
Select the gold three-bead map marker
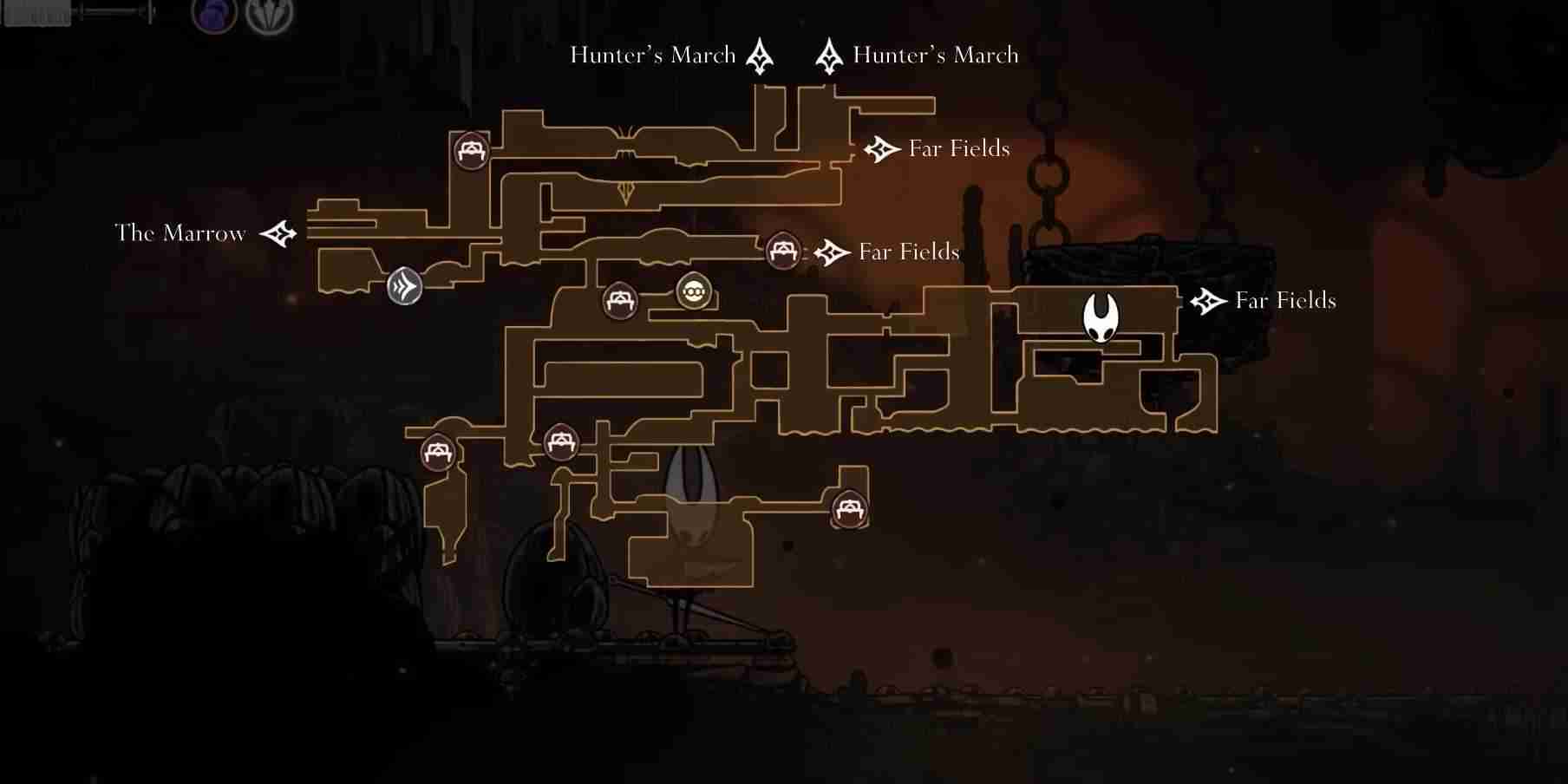pyautogui.click(x=694, y=292)
